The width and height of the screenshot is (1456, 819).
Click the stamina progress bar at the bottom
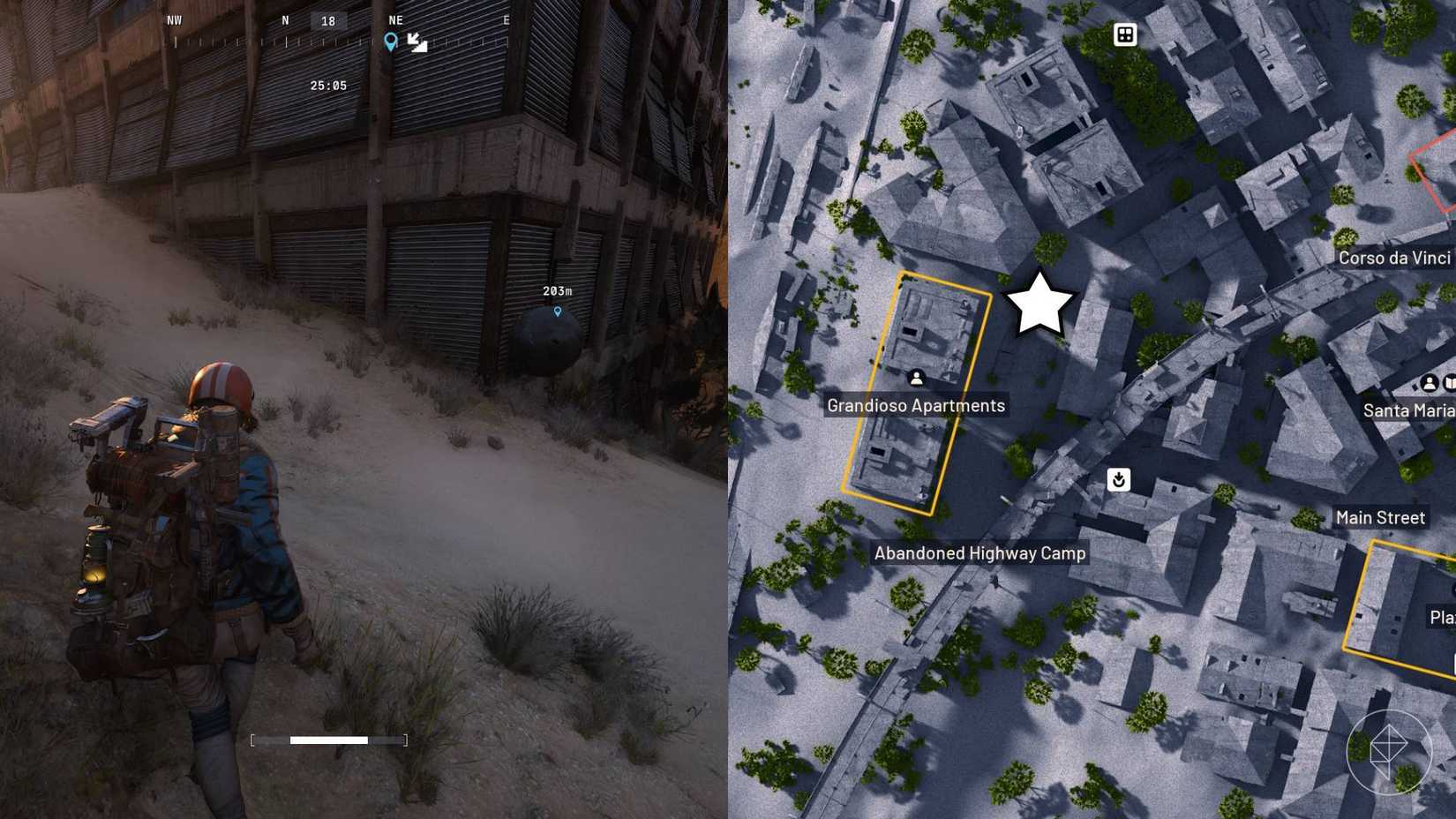pyautogui.click(x=327, y=740)
